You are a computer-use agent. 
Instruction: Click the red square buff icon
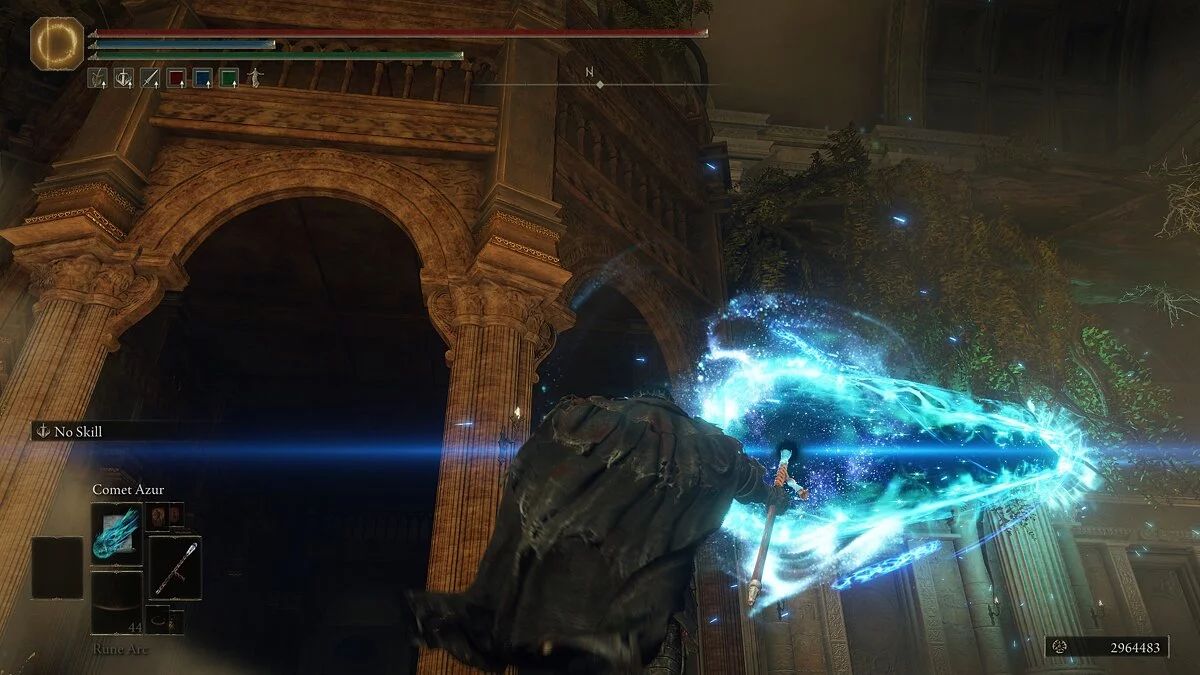[177, 77]
